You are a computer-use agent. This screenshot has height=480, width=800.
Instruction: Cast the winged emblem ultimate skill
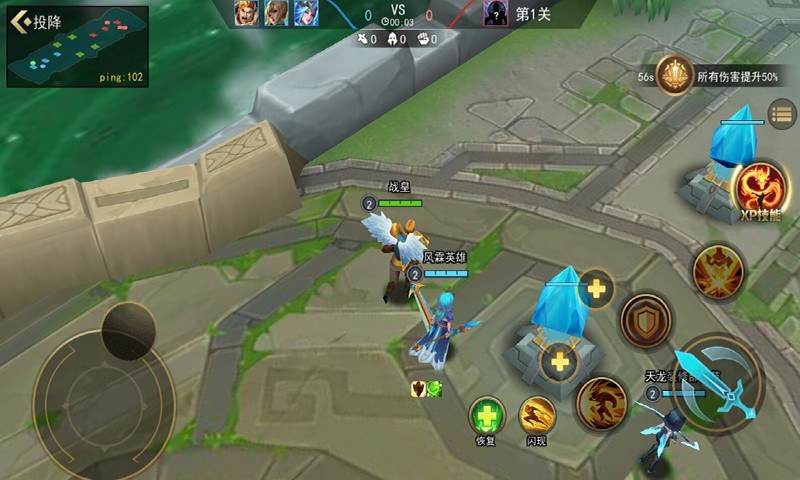(x=718, y=272)
